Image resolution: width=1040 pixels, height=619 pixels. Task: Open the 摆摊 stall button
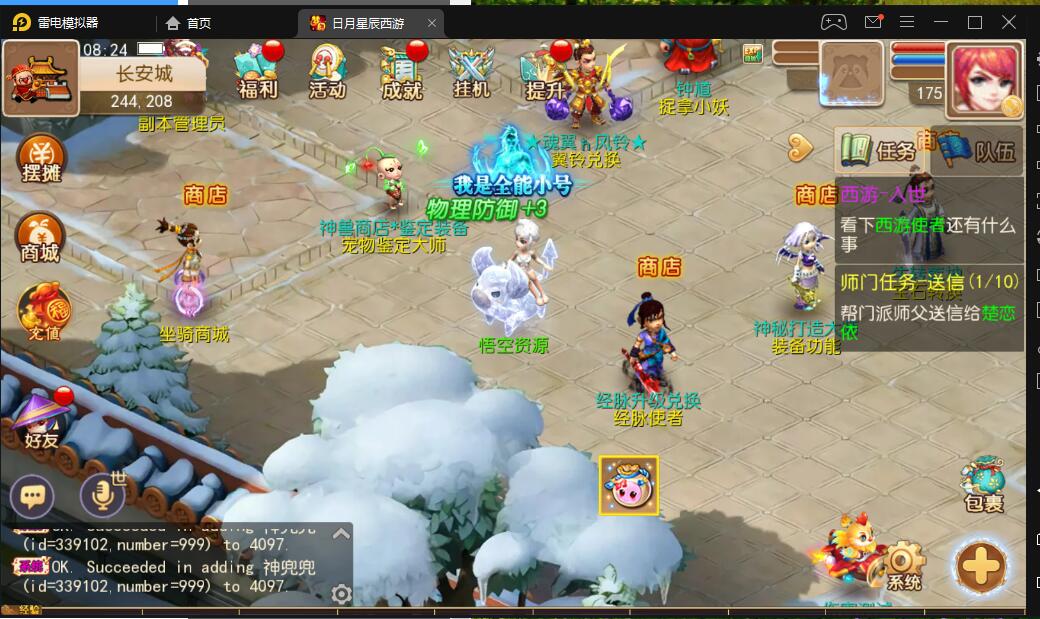click(x=41, y=160)
